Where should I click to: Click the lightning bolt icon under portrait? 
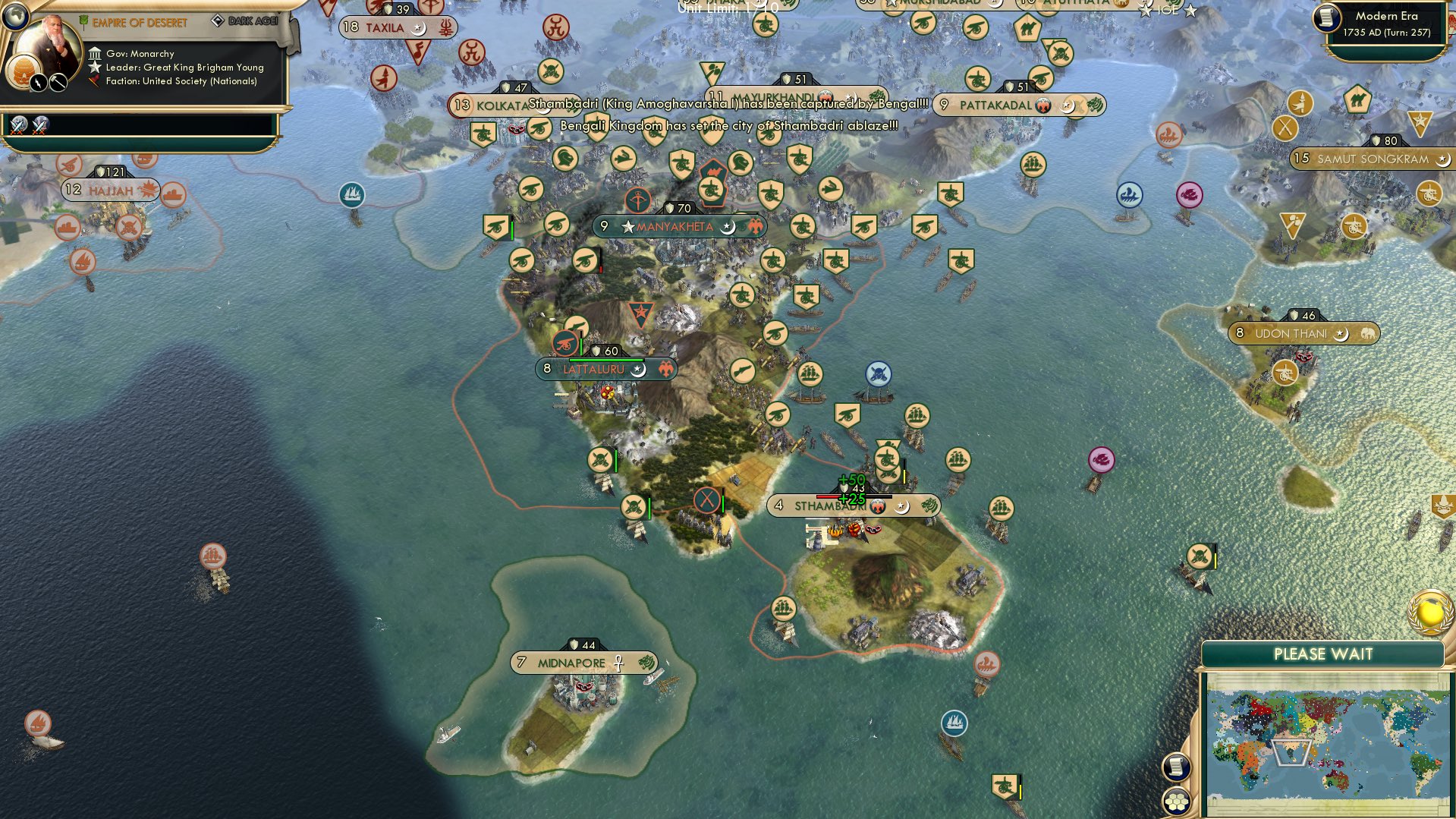(x=38, y=83)
